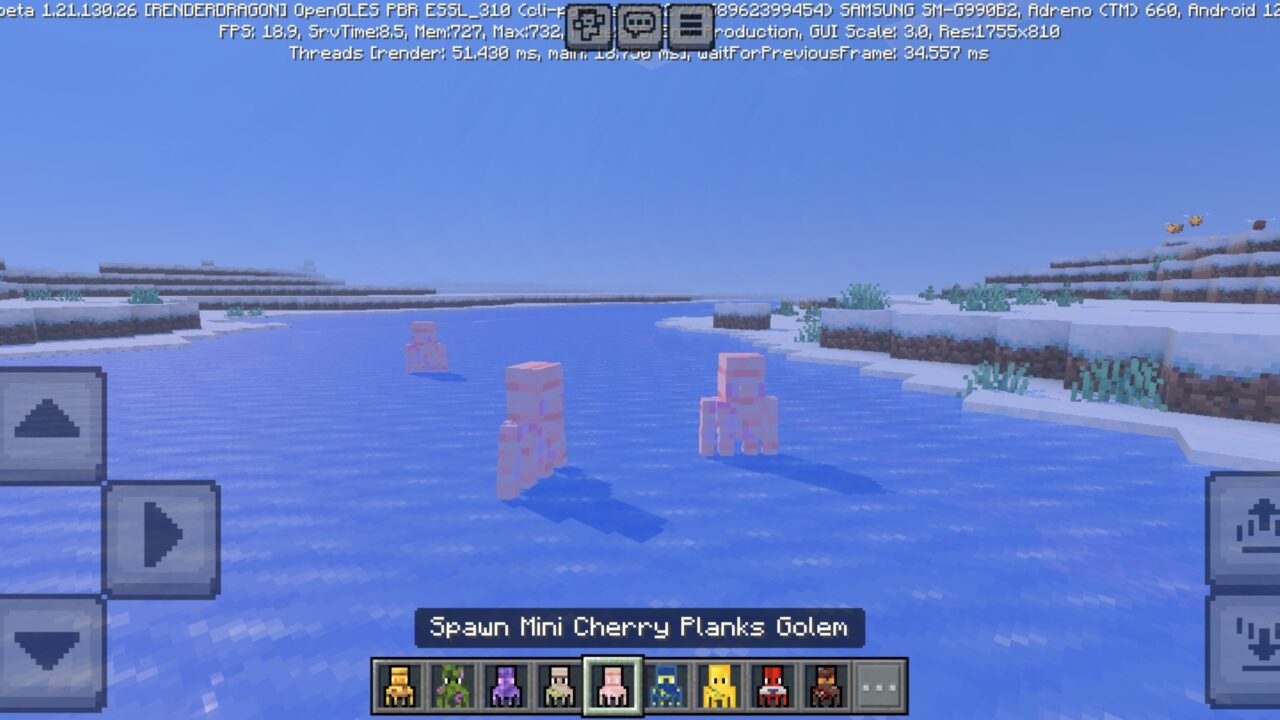Select the purple Mini Golem spawn egg
This screenshot has height=720, width=1280.
tap(506, 687)
